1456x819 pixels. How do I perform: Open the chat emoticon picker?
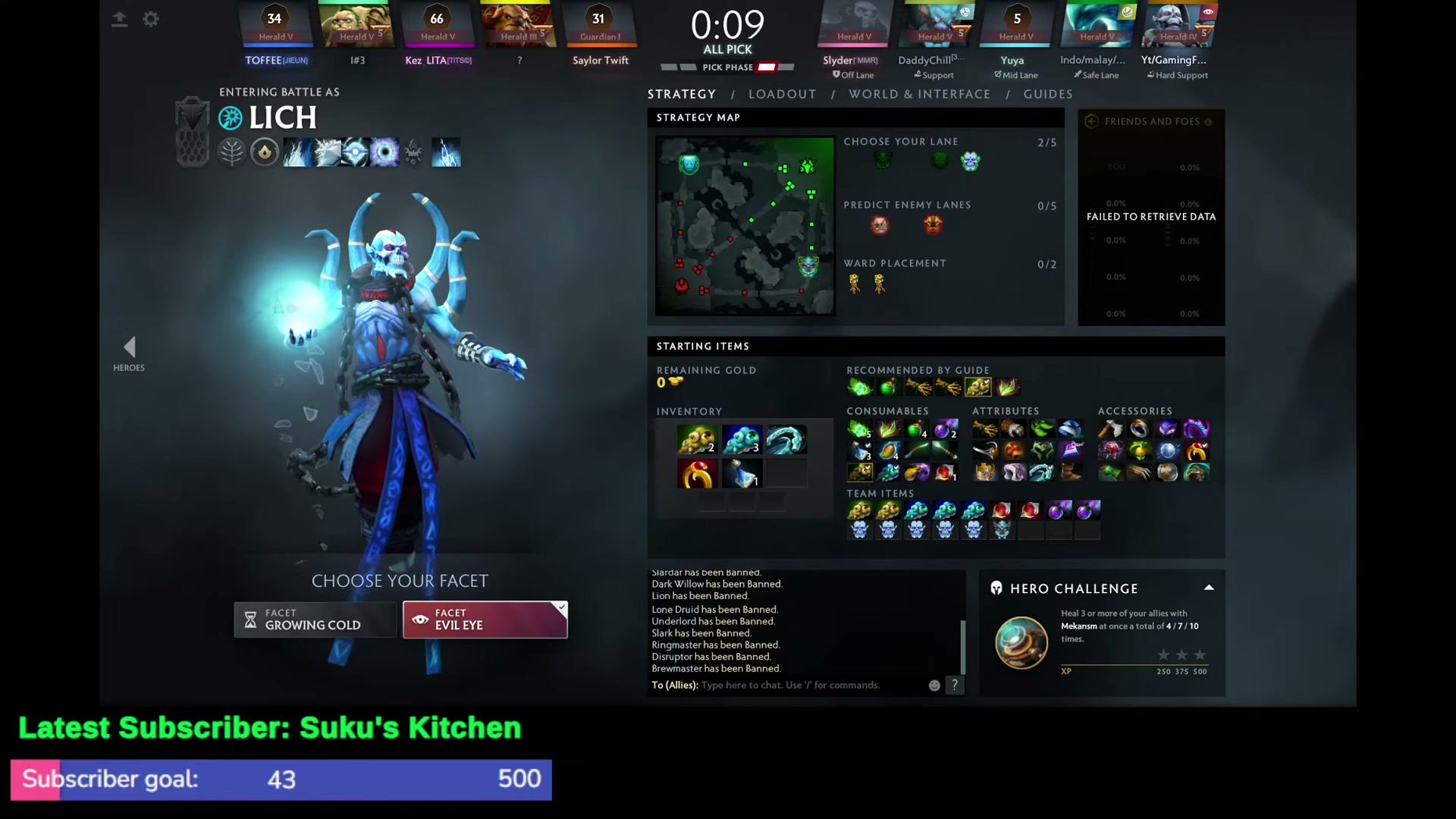(934, 685)
